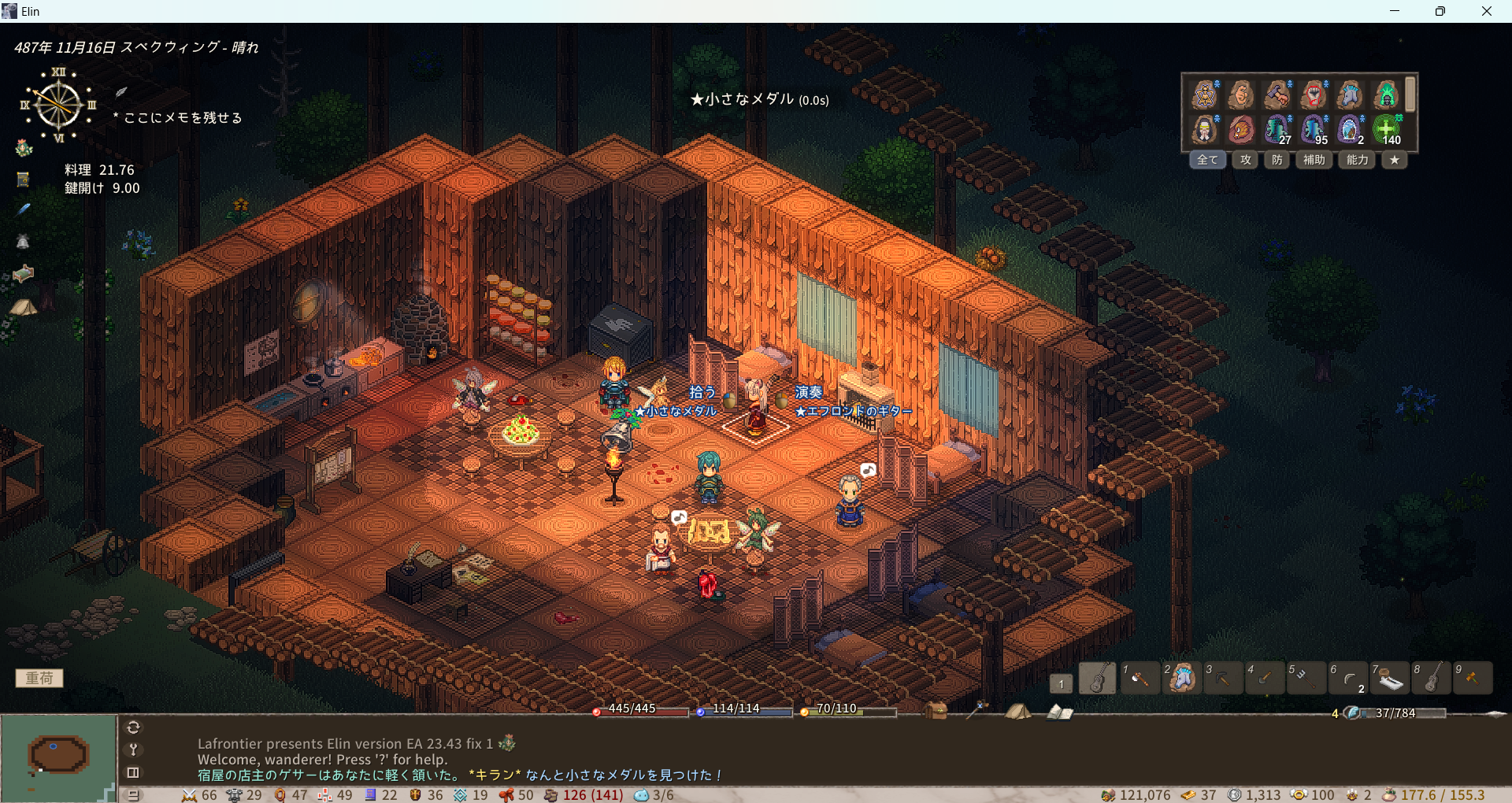Cast the snow globe house spell
1512x803 pixels.
[1350, 129]
